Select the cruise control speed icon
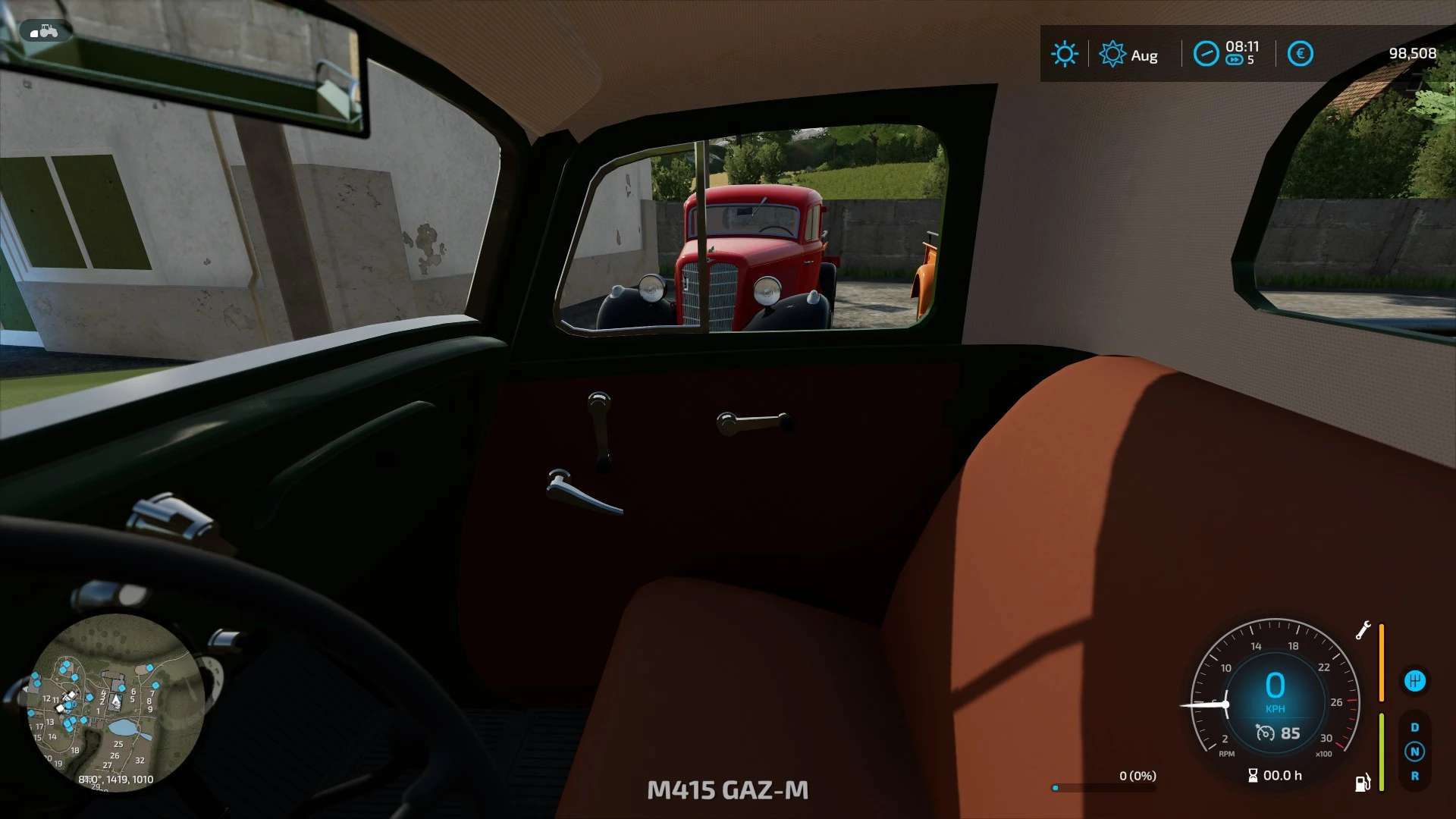Image resolution: width=1456 pixels, height=819 pixels. click(1265, 733)
